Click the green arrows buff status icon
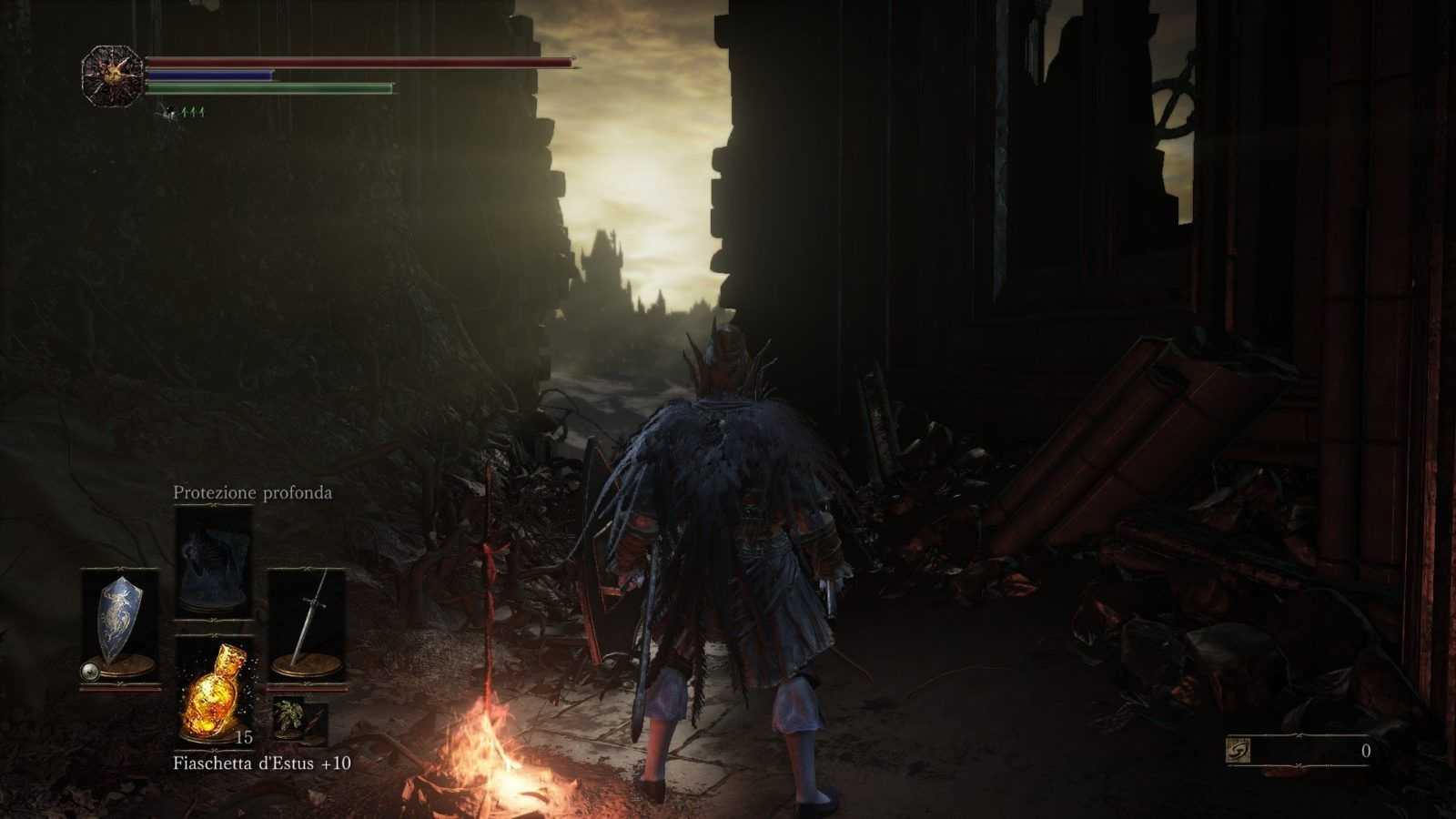This screenshot has width=1456, height=819. point(194,112)
